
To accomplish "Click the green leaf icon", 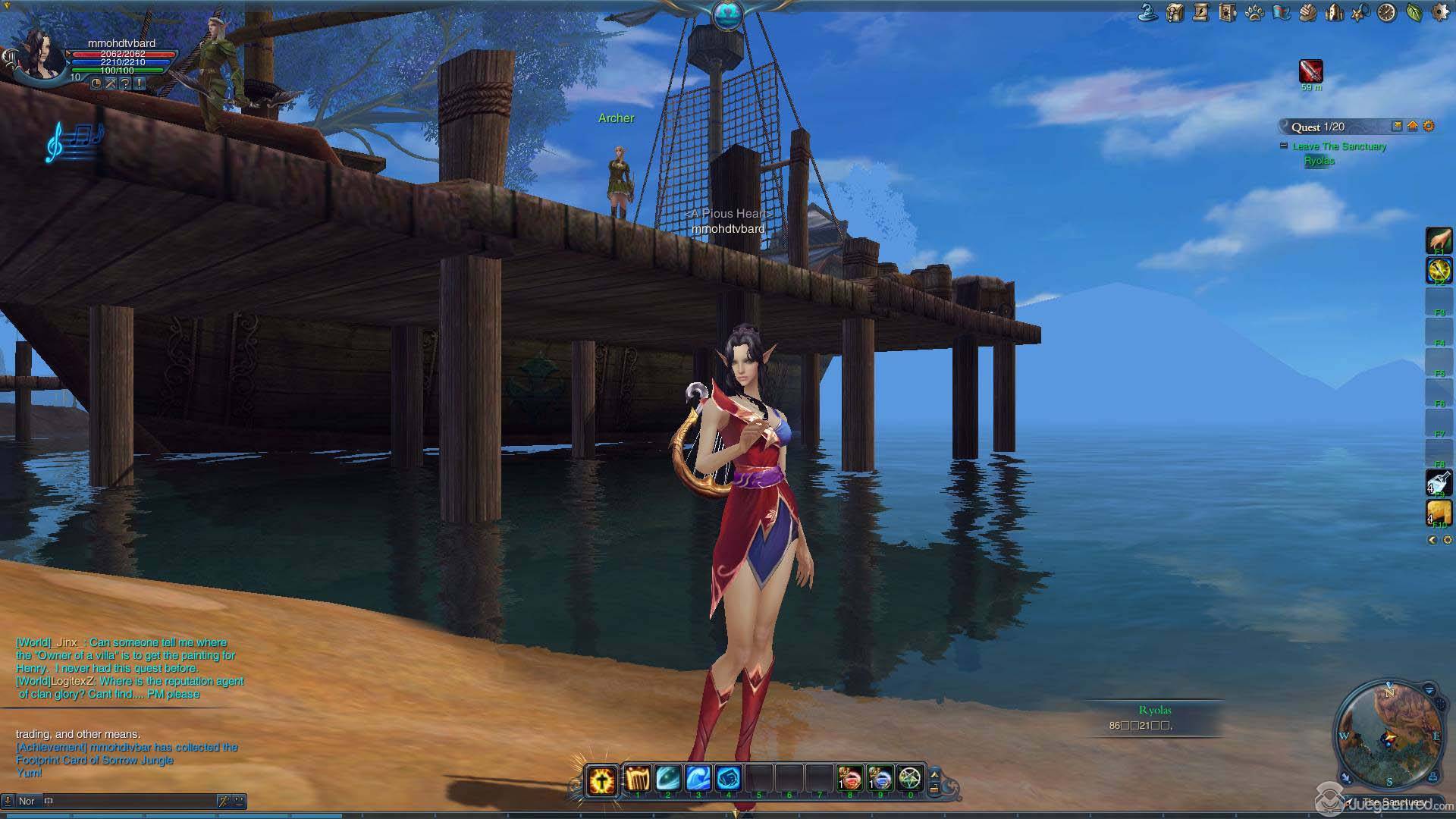I will coord(1414,12).
